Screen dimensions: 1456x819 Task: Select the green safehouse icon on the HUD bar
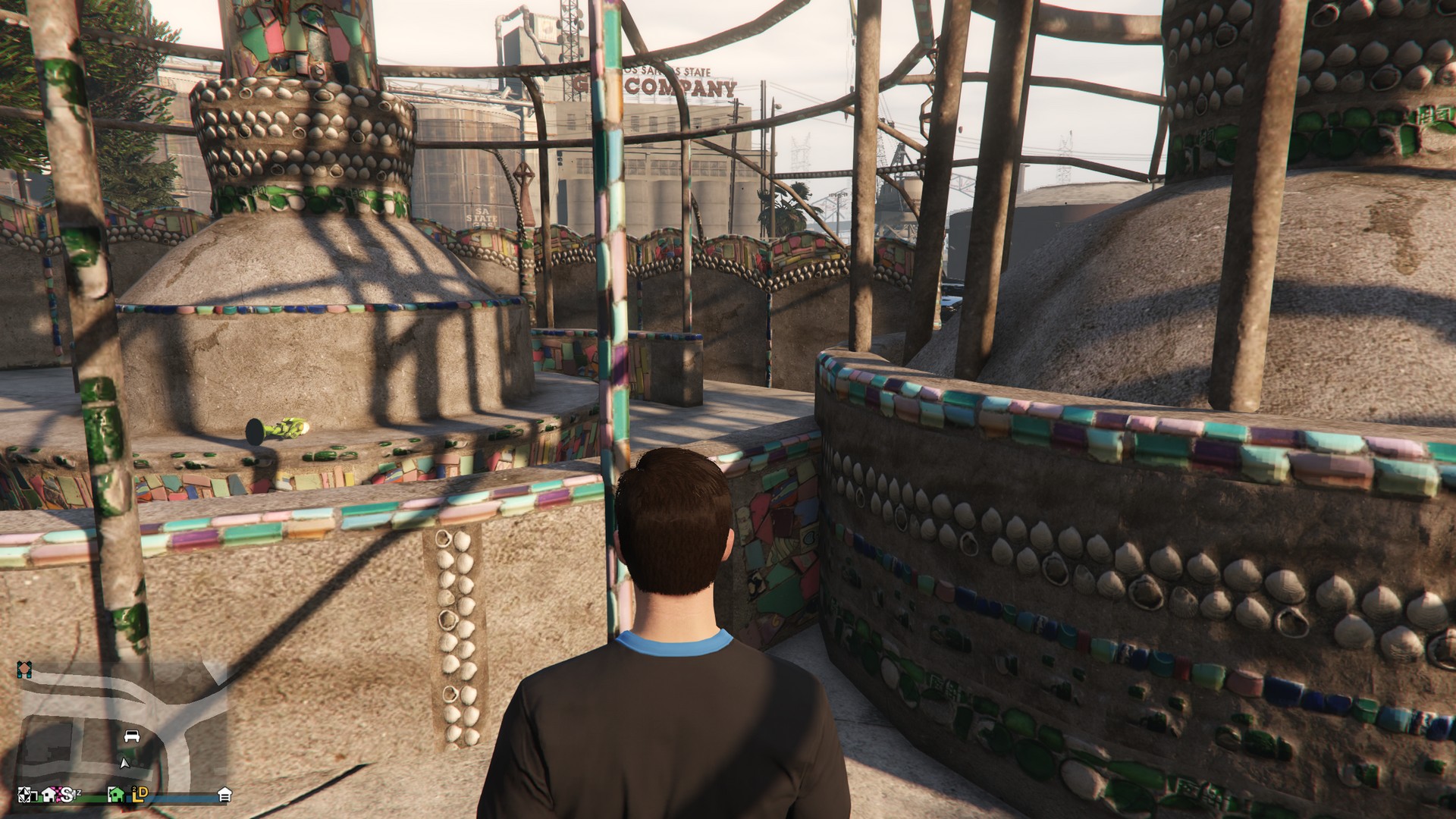click(115, 795)
